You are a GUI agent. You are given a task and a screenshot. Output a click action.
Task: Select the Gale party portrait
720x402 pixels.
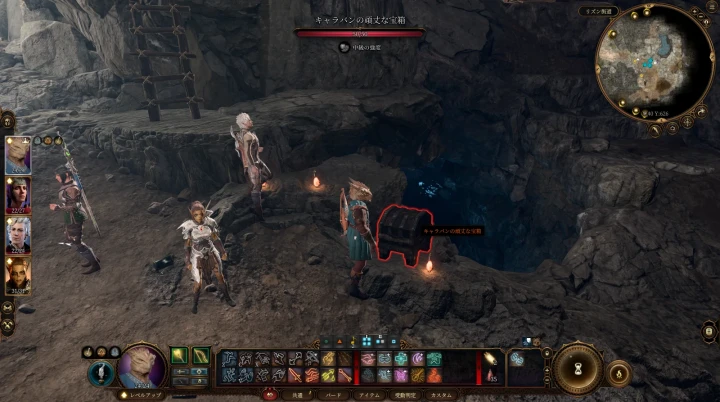point(18,195)
